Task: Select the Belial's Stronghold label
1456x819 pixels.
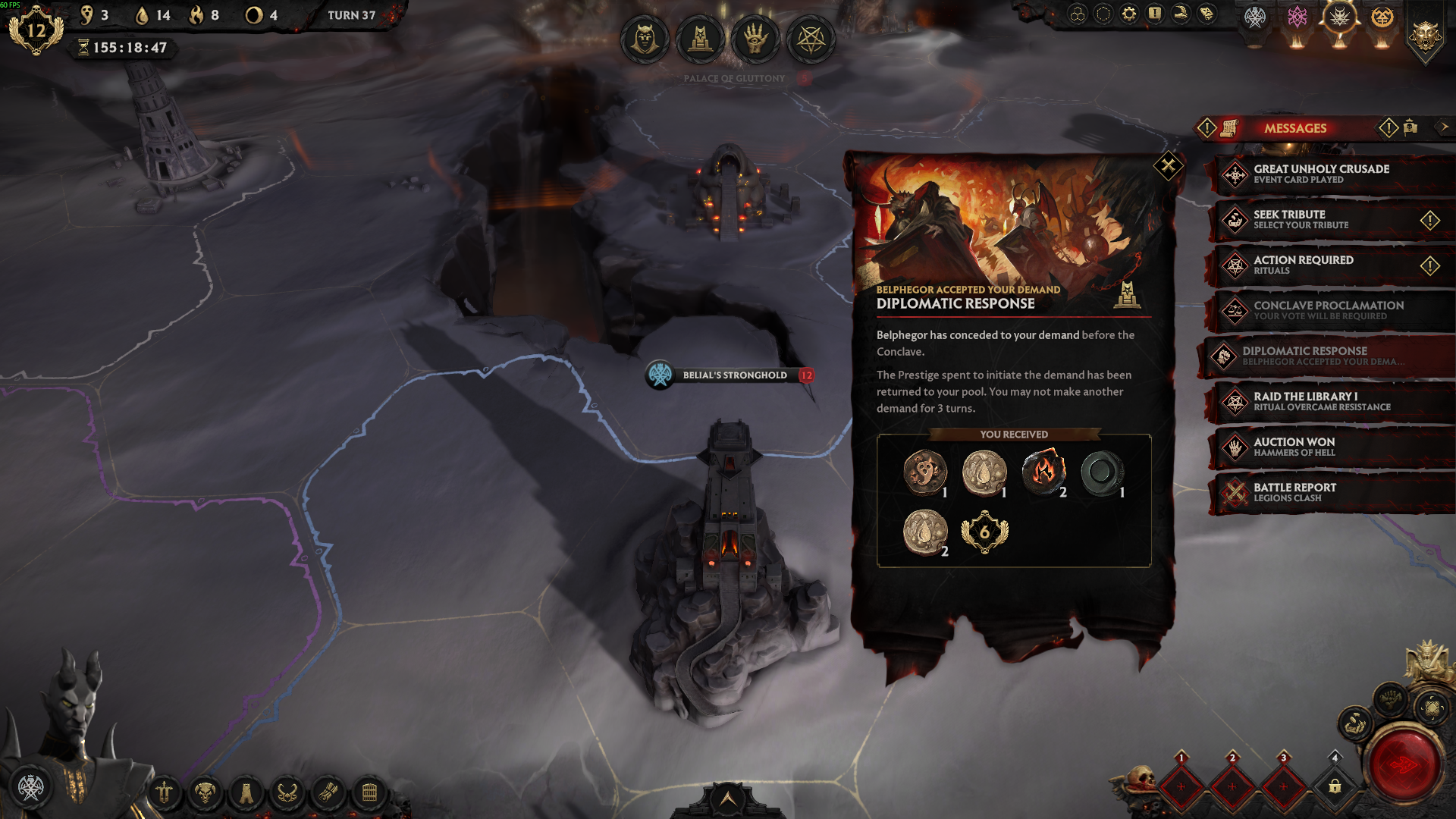Action: click(x=734, y=375)
